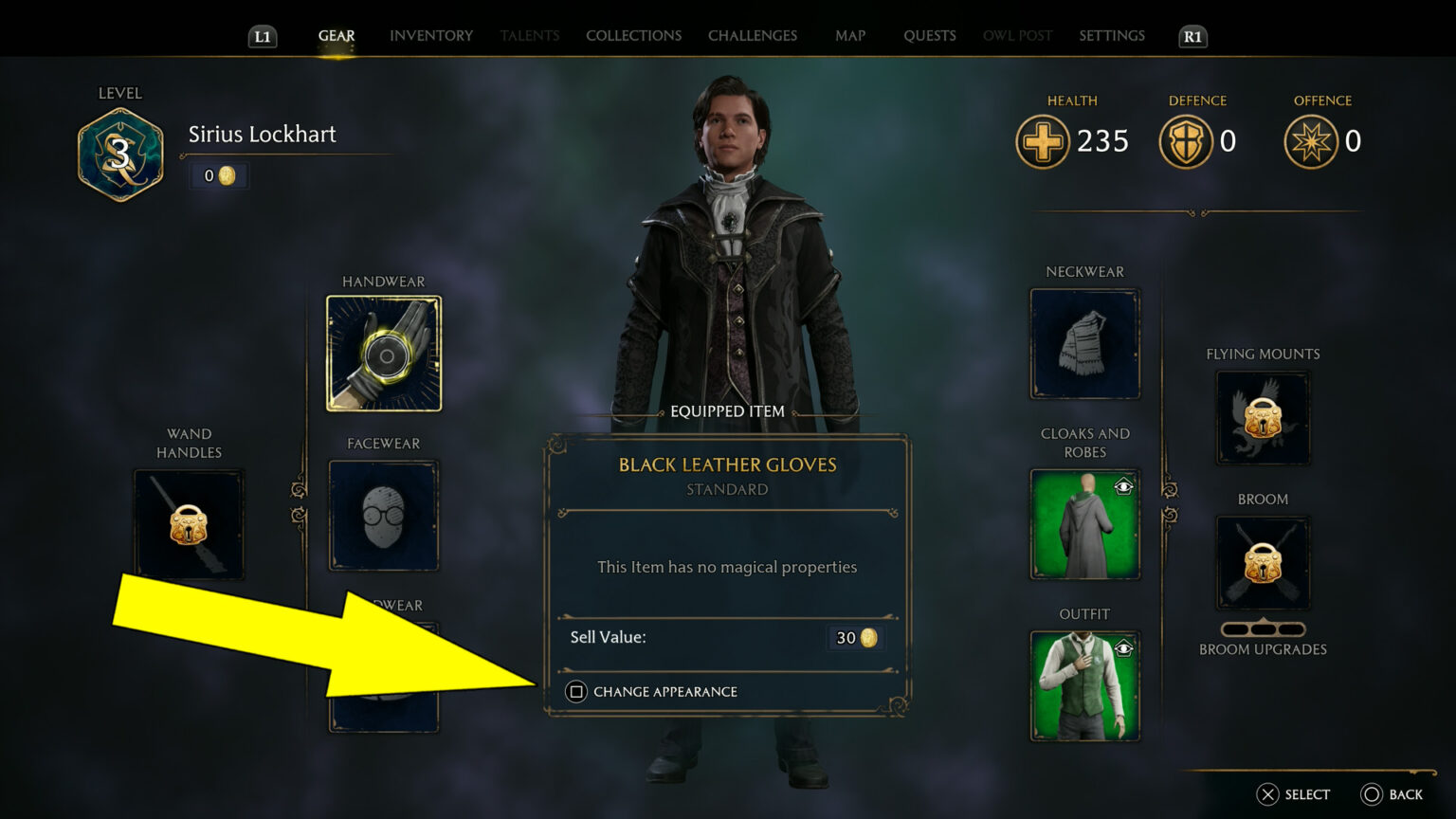Select the equipped Handwear gloves slot
The height and width of the screenshot is (819, 1456).
pos(383,353)
